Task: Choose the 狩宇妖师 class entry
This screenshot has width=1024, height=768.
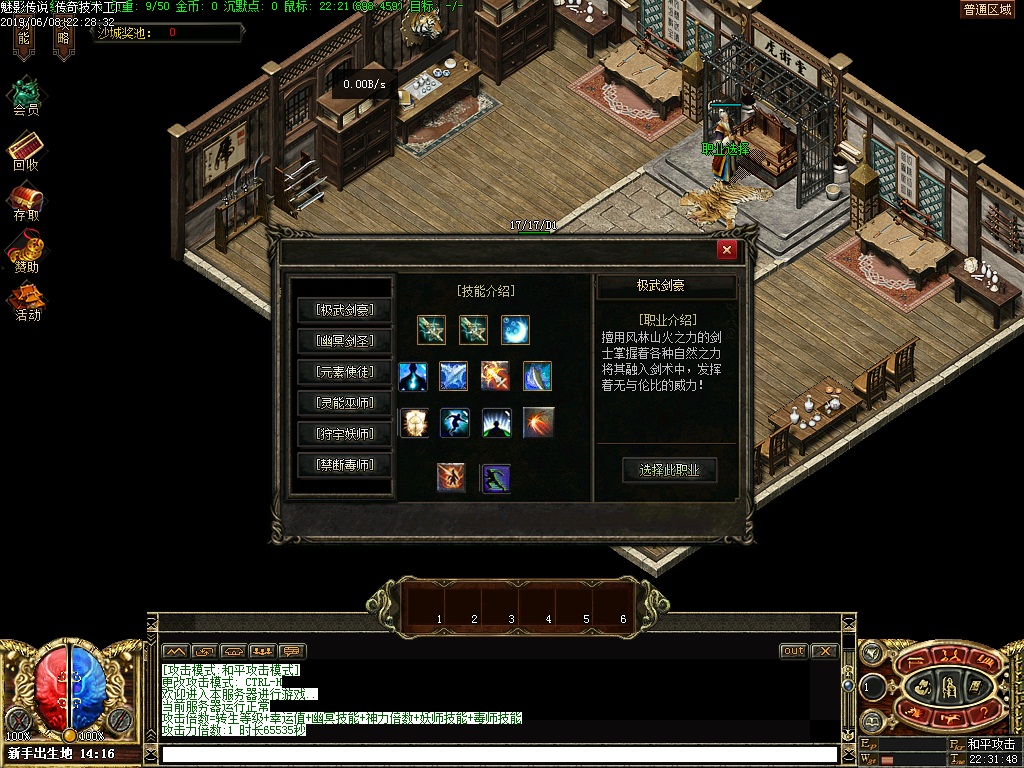Action: pos(344,434)
